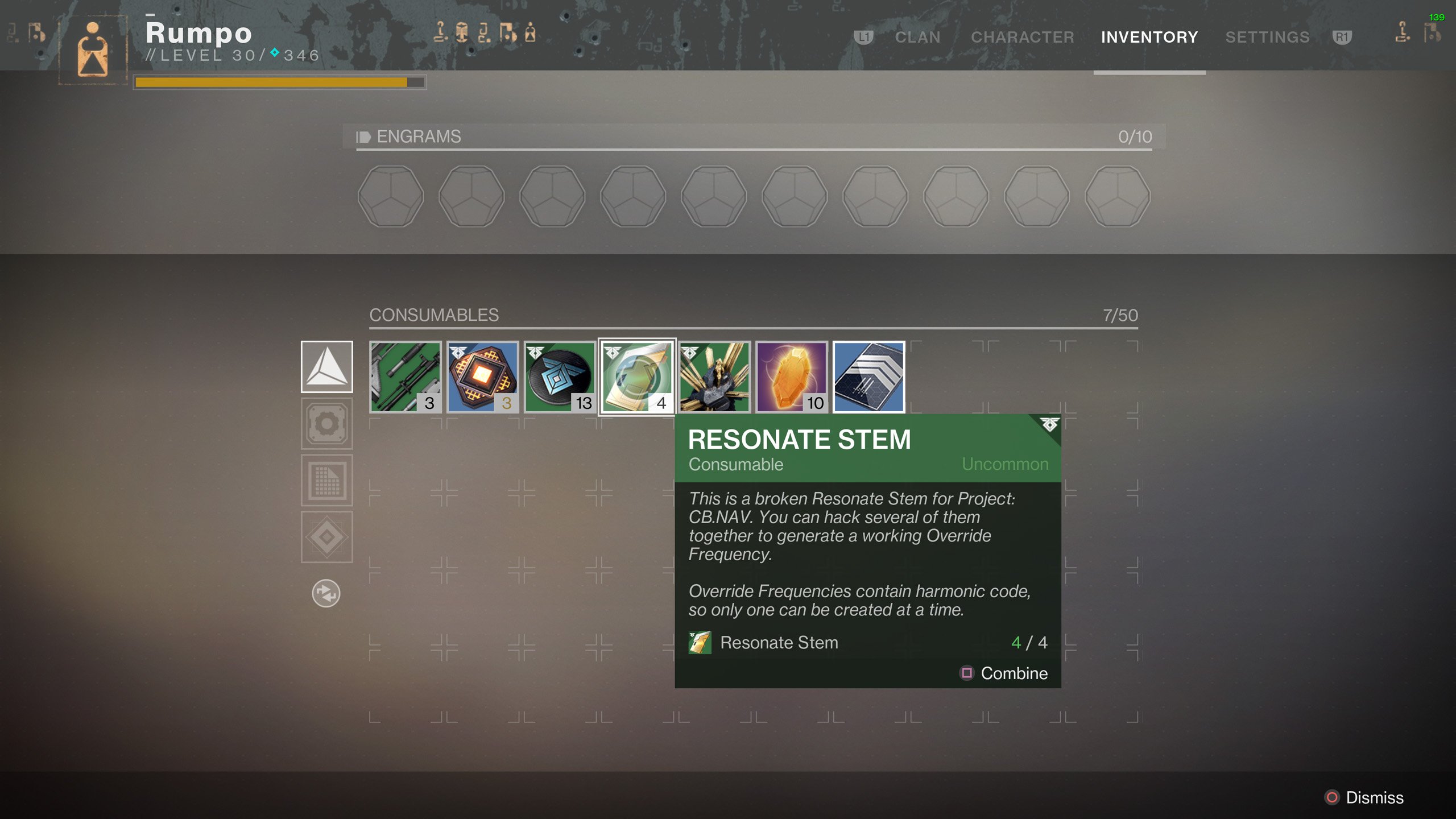Viewport: 1456px width, 819px height.
Task: Choose the orange glowing chip consumable
Action: coord(482,377)
